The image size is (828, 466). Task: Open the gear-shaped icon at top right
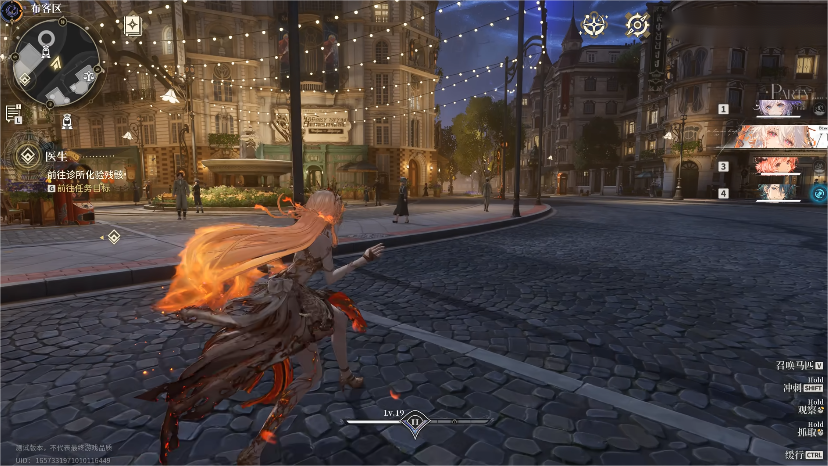637,25
